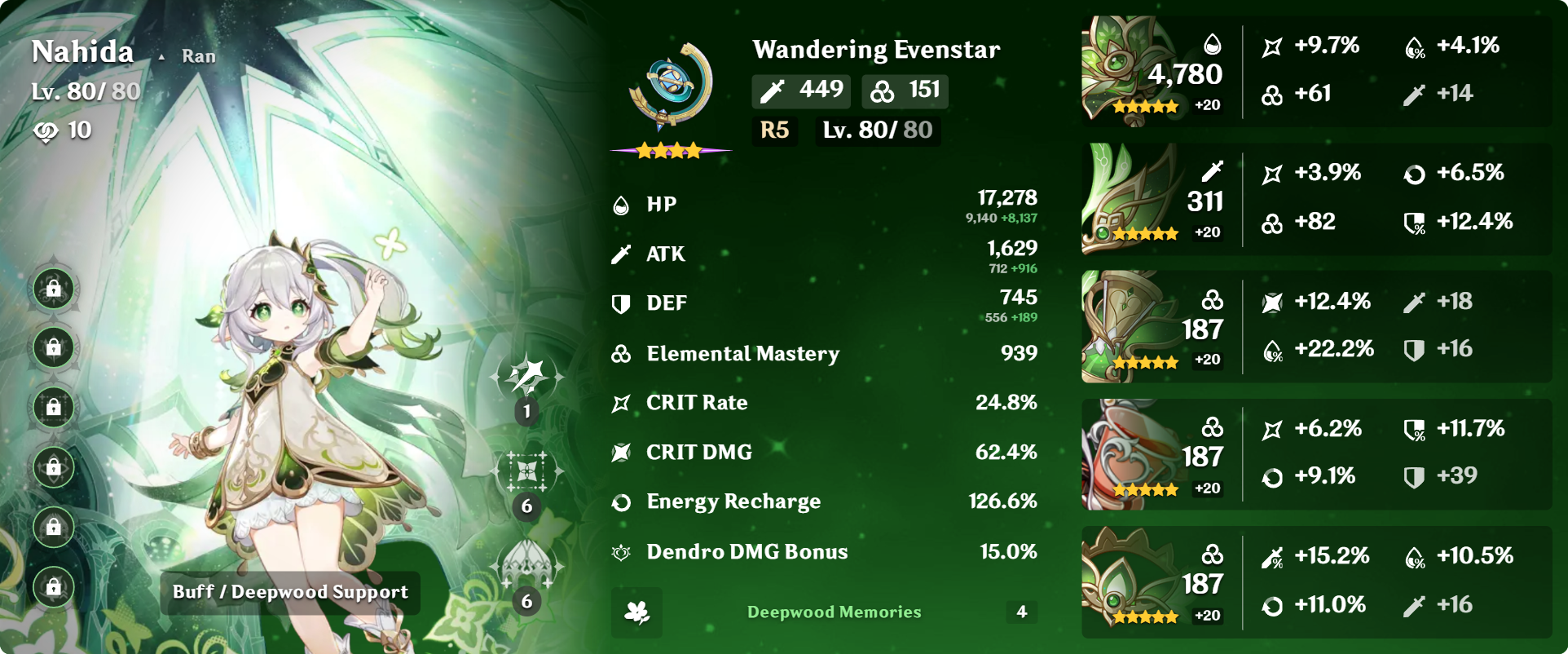Click the Deepwood Memories set icon
1568x654 pixels.
(x=636, y=612)
